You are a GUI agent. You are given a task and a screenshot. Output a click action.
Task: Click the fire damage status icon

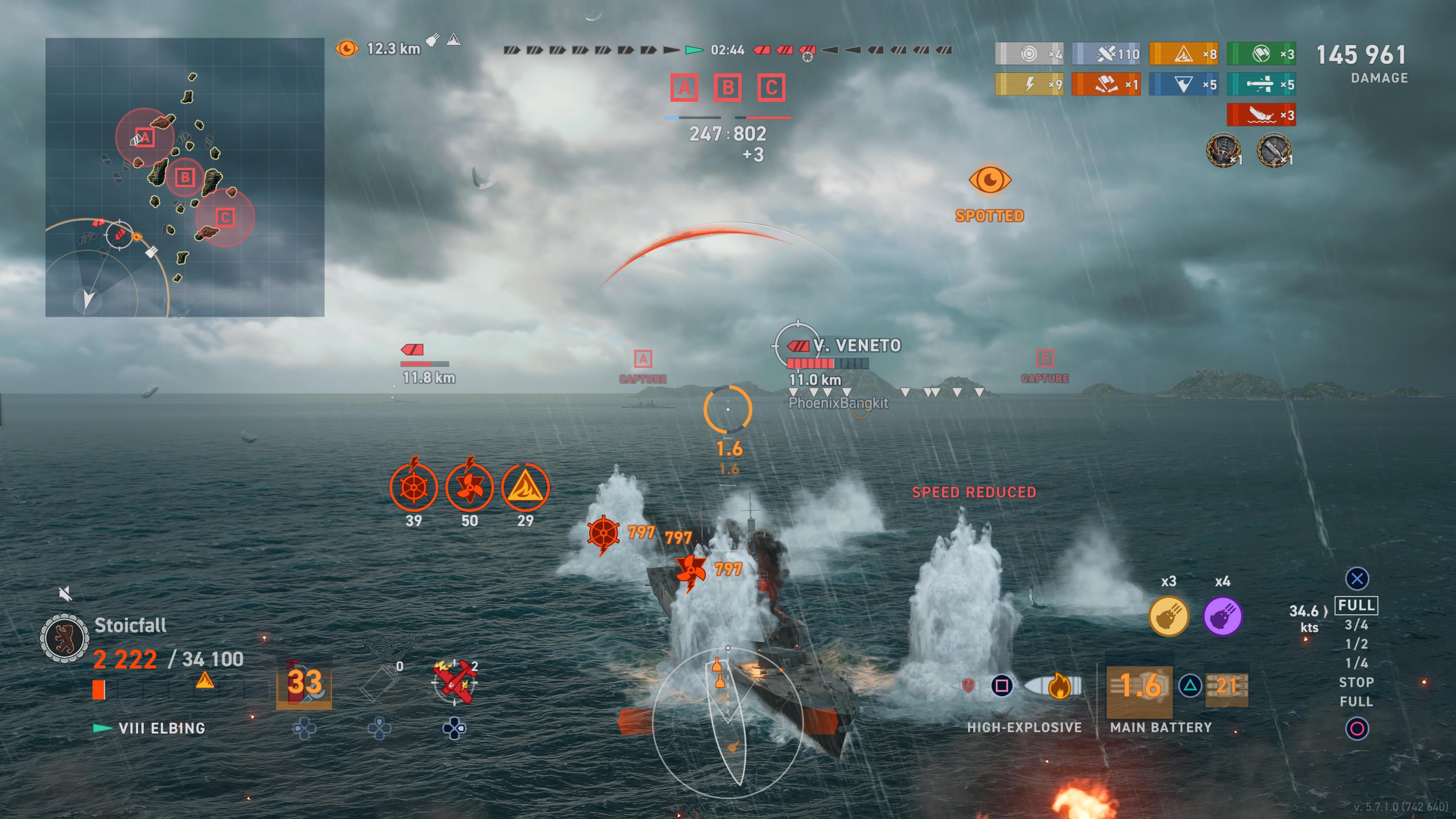[525, 486]
